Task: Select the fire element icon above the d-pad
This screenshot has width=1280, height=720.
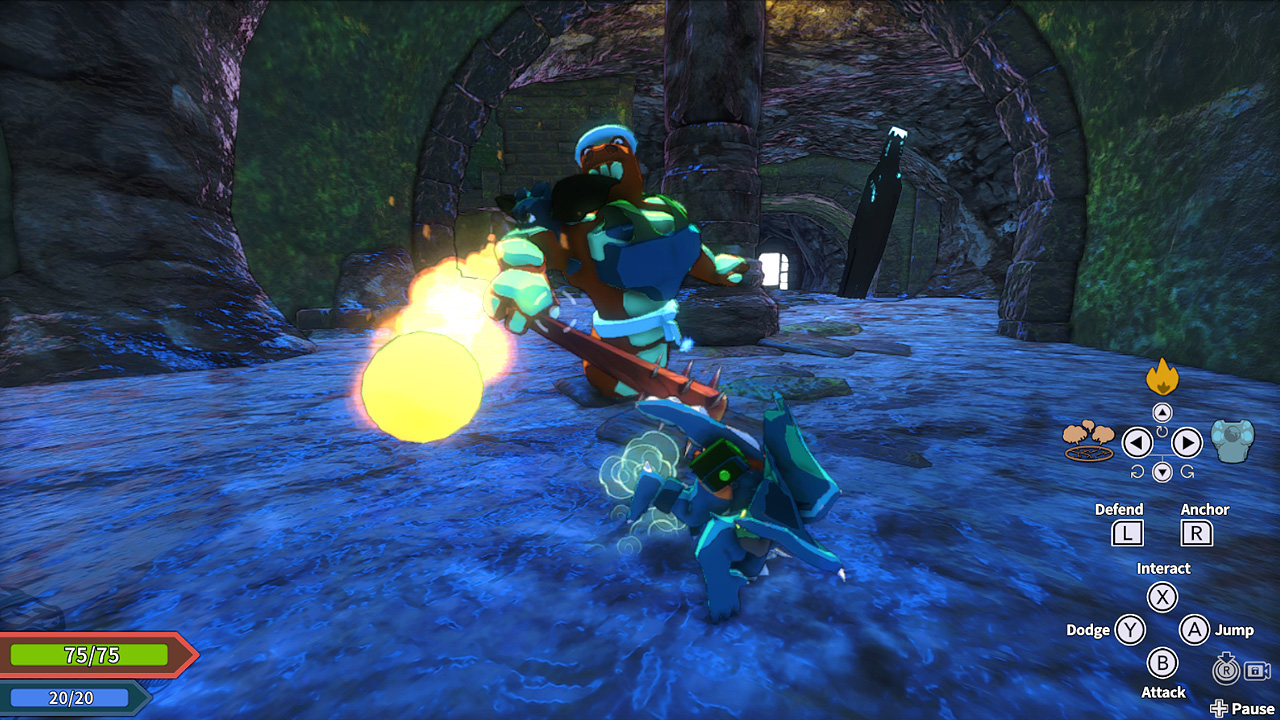Action: point(1163,378)
